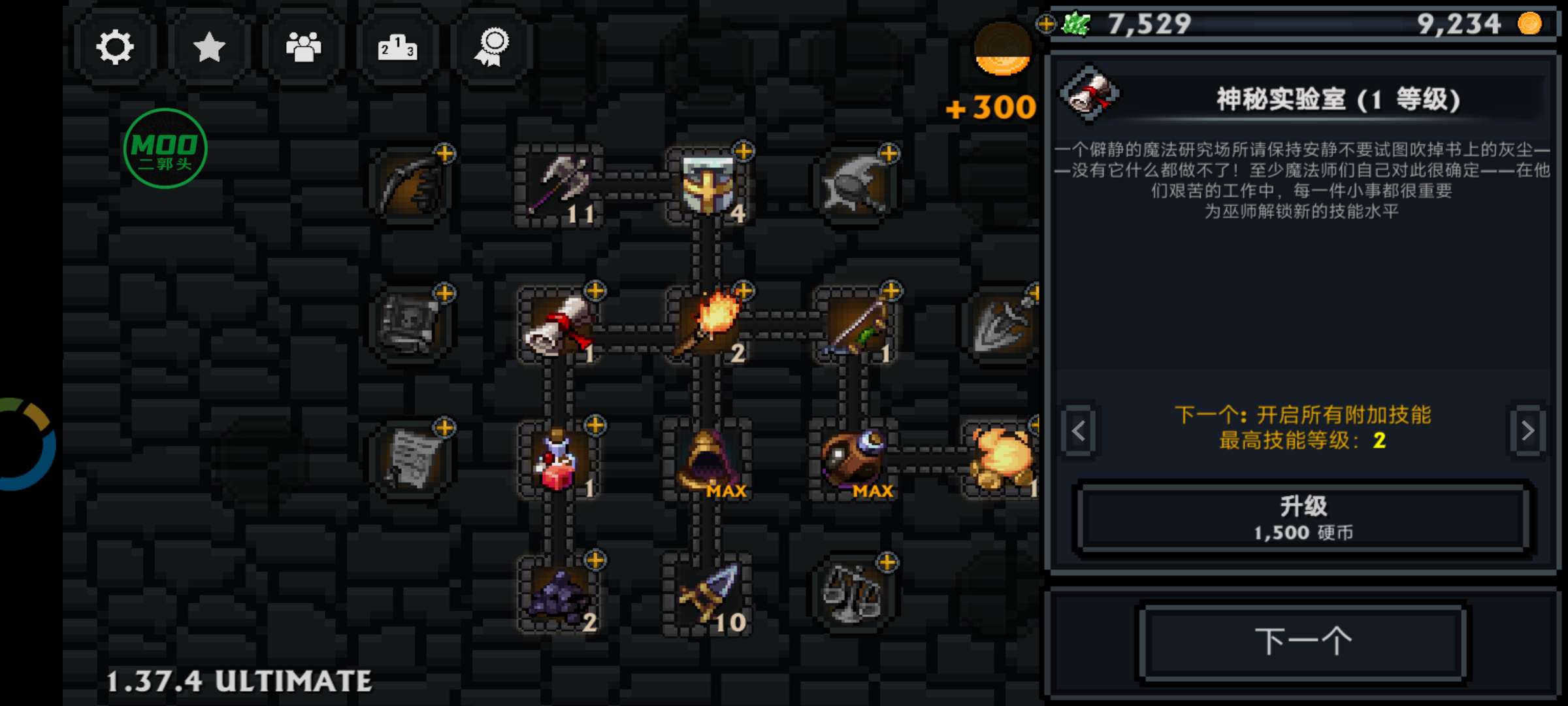The image size is (1568, 706).
Task: Add more green gems with plus
Action: point(1046,24)
